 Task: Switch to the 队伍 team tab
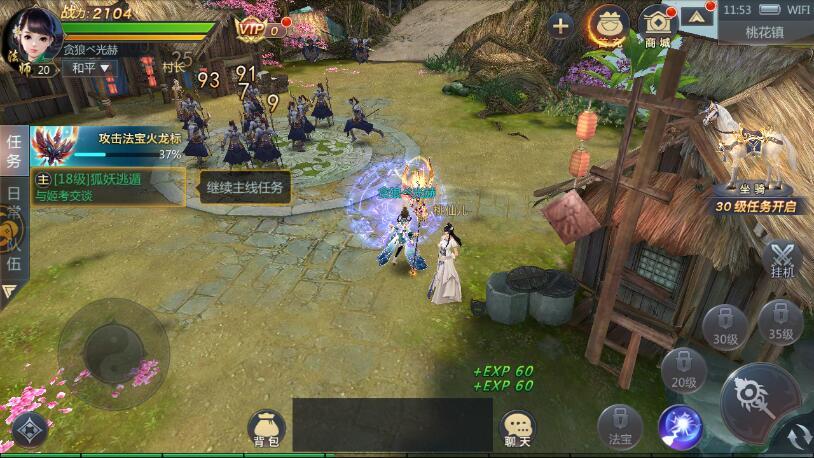tap(14, 251)
